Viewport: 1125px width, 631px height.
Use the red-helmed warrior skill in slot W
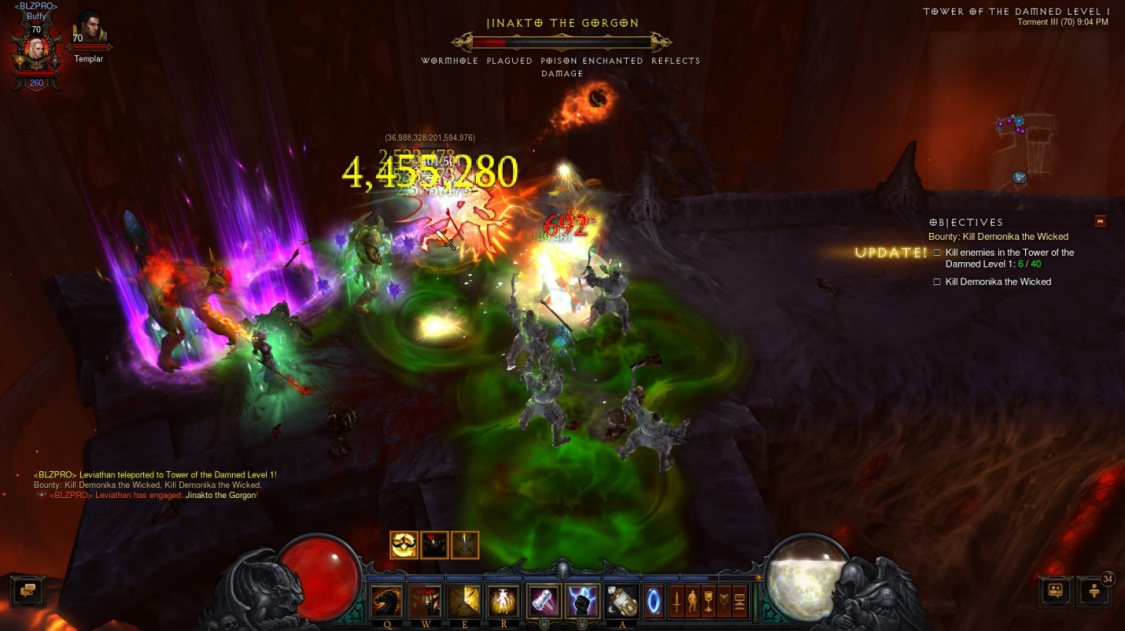point(425,601)
